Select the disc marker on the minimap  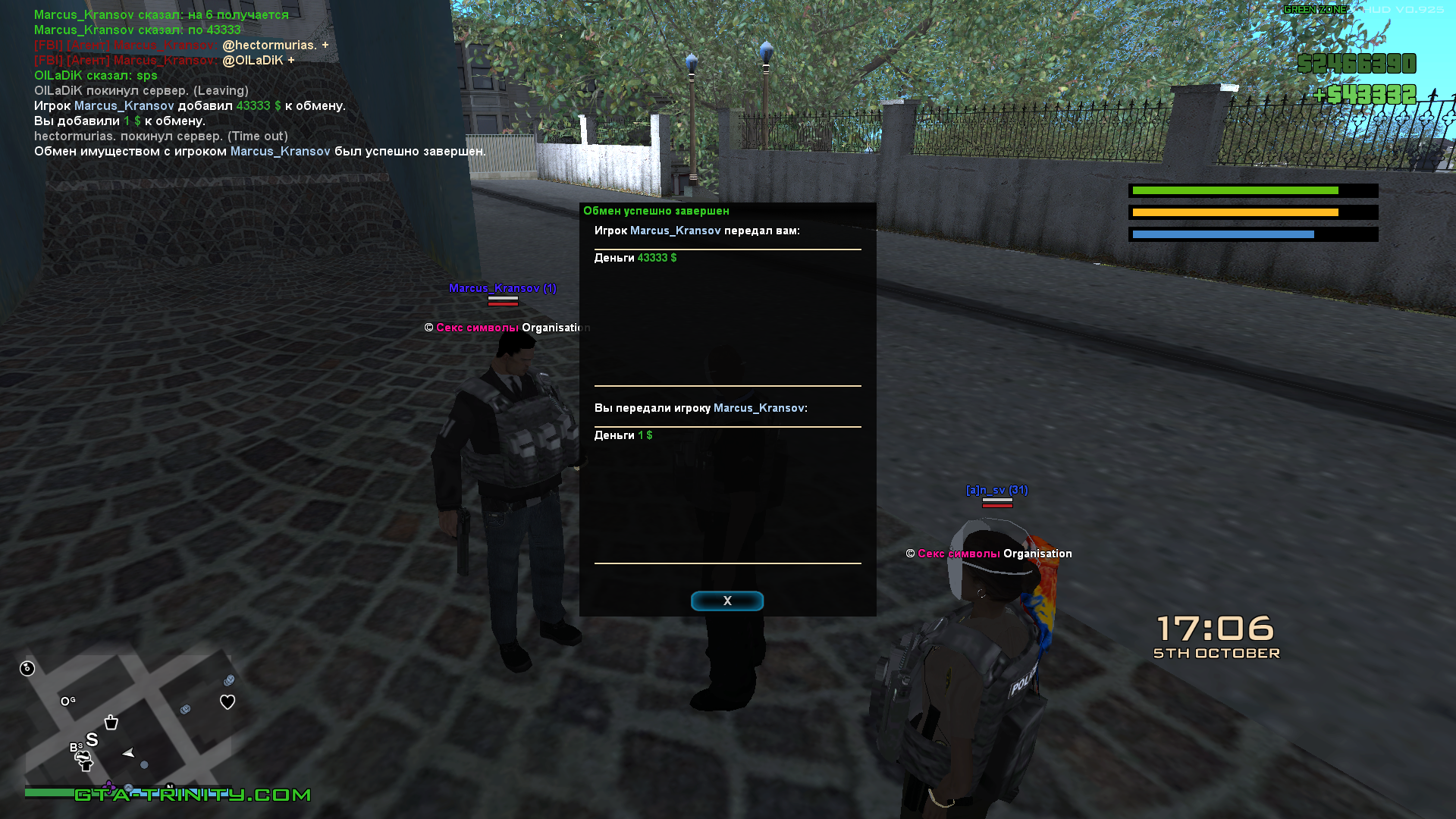coord(27,668)
